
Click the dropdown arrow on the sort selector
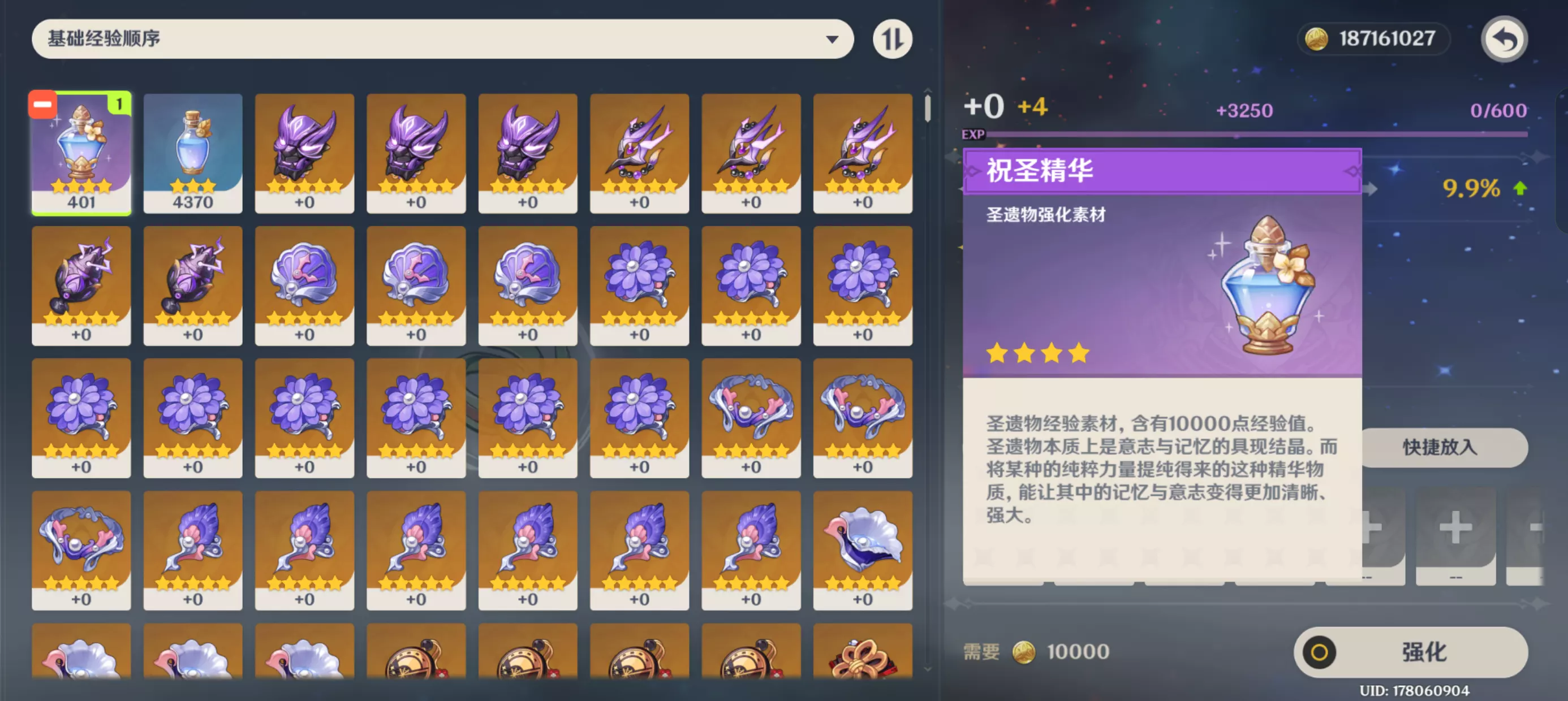tap(833, 38)
